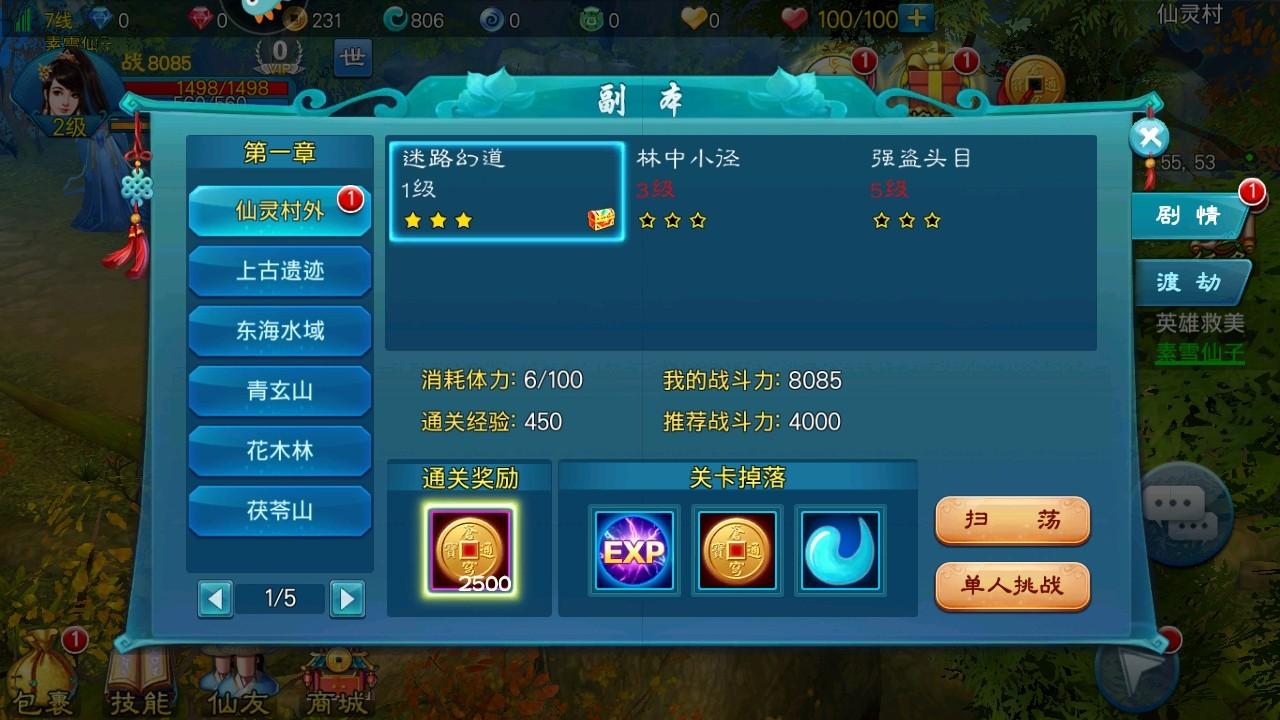
Task: Go to previous page with left arrow
Action: (x=213, y=597)
